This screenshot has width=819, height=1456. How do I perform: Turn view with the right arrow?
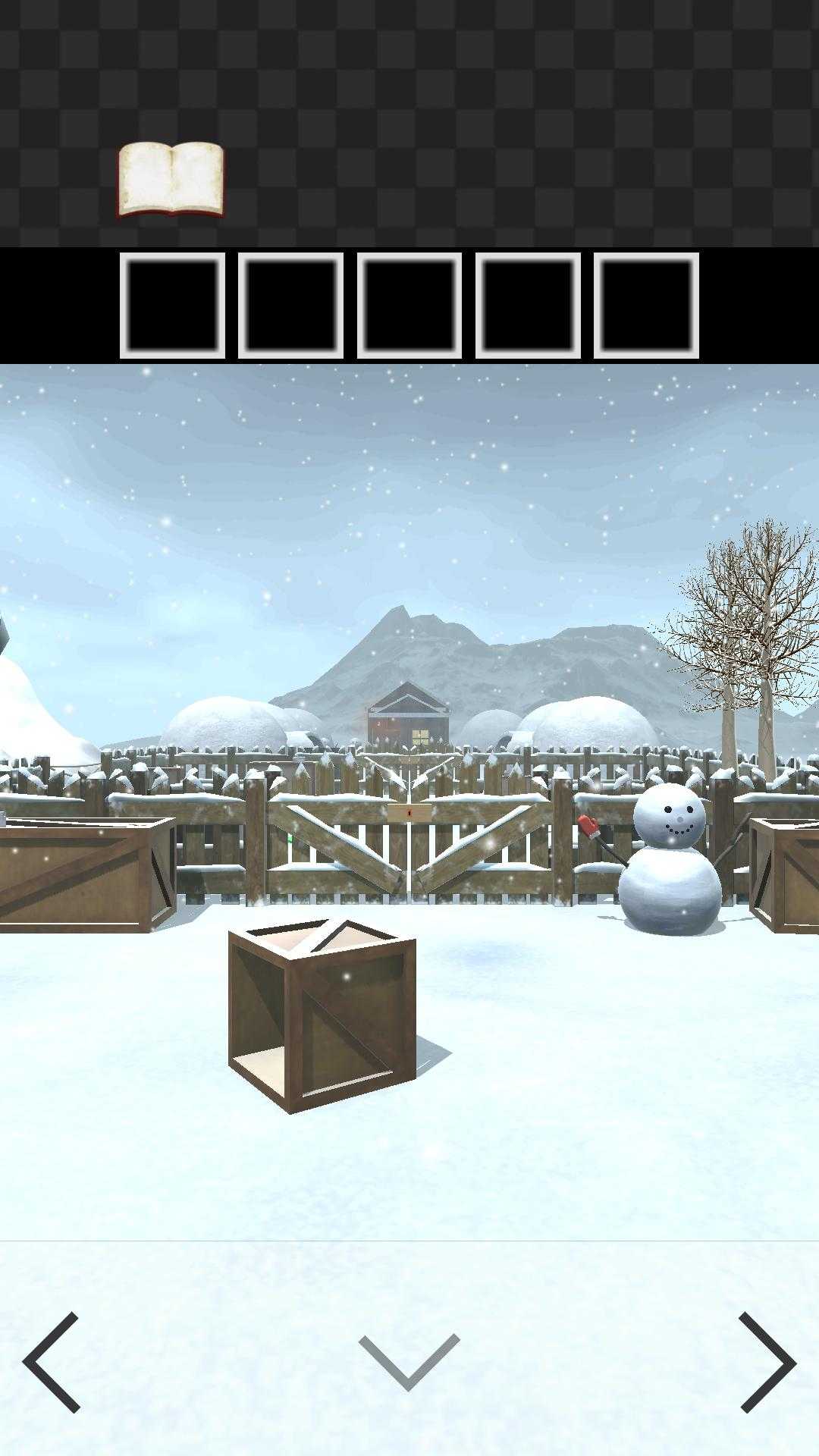[767, 1363]
